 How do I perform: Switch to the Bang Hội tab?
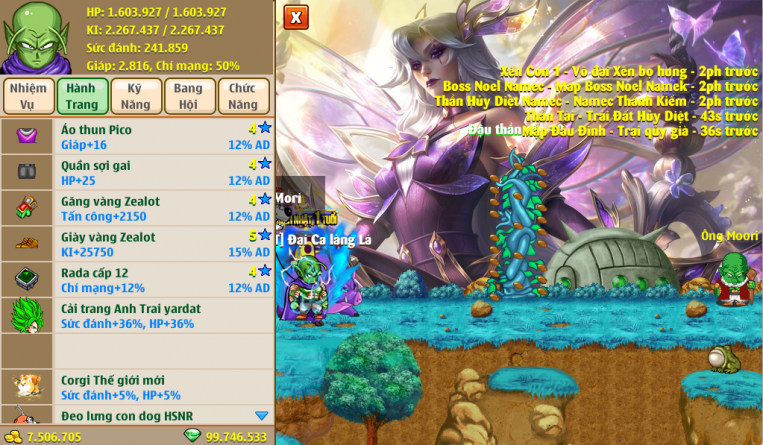(189, 95)
